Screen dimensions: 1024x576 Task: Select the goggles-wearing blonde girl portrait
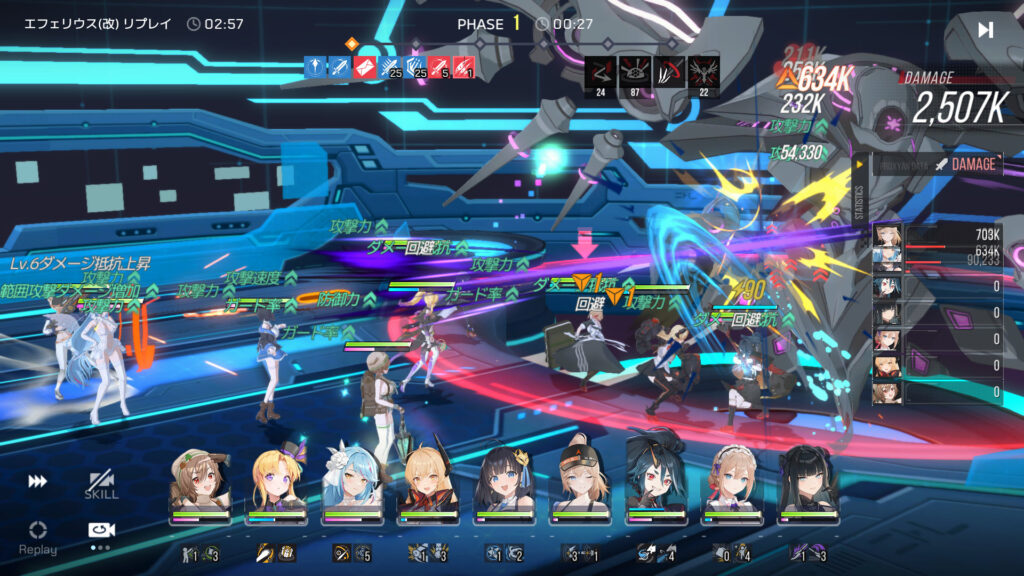coord(582,482)
